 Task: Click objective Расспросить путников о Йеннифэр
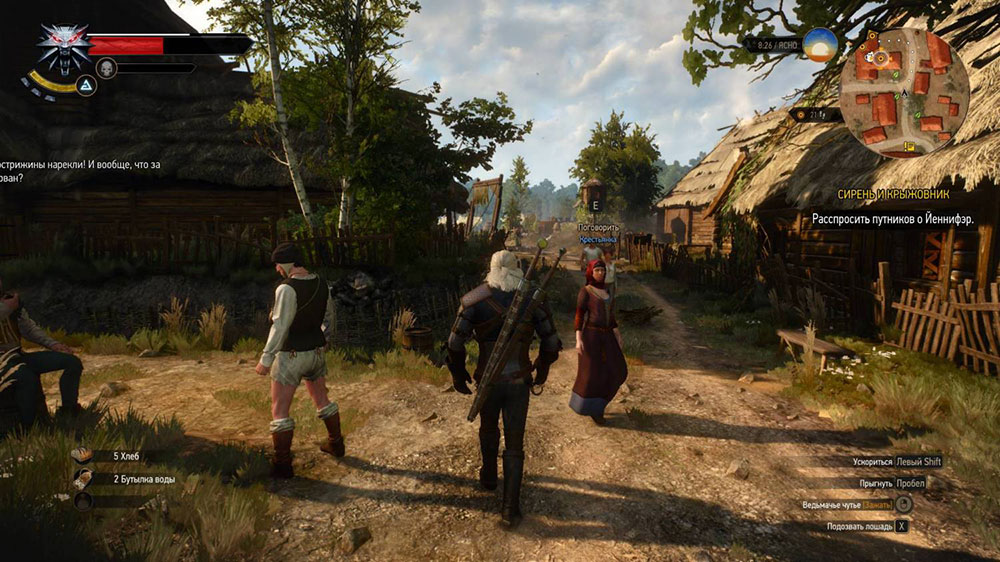point(893,218)
